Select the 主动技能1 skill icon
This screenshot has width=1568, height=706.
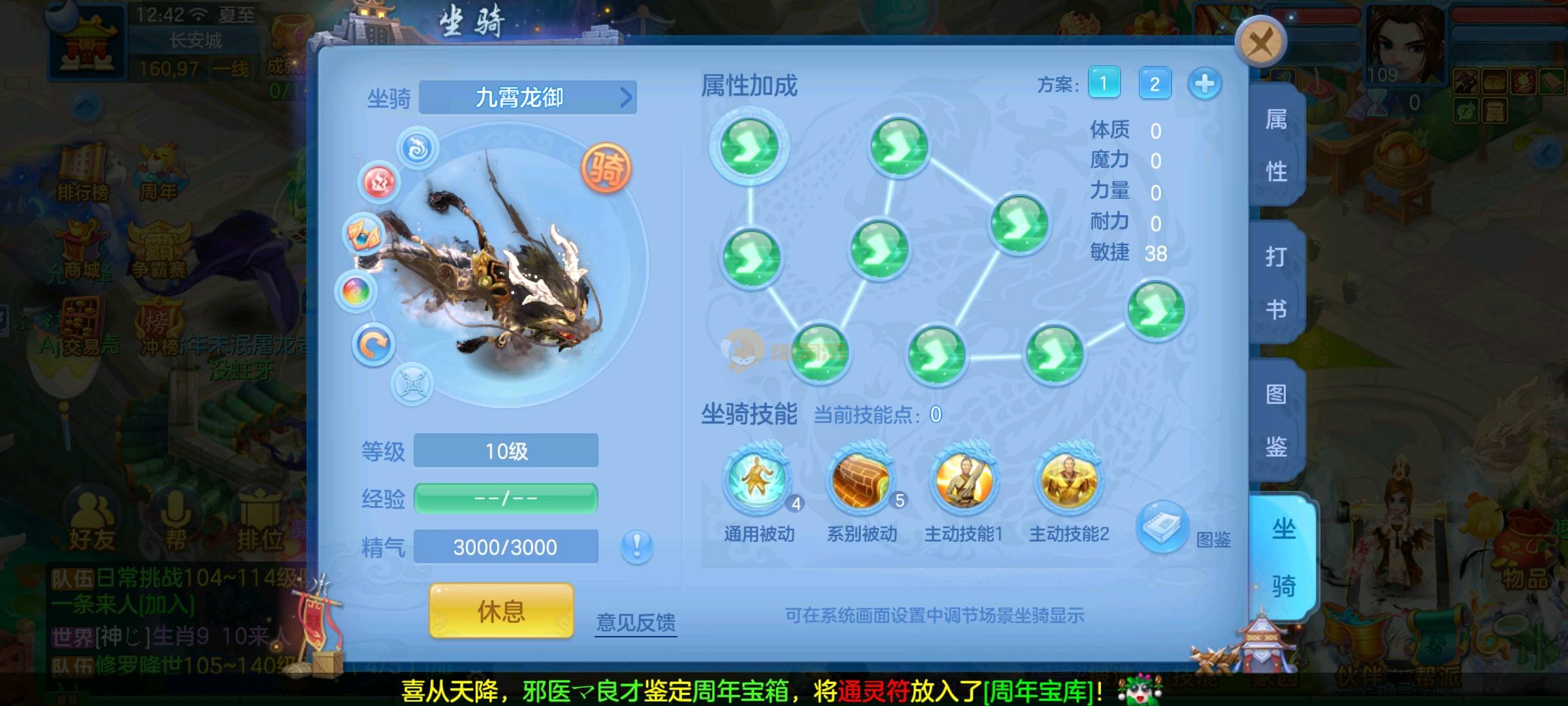pyautogui.click(x=964, y=480)
